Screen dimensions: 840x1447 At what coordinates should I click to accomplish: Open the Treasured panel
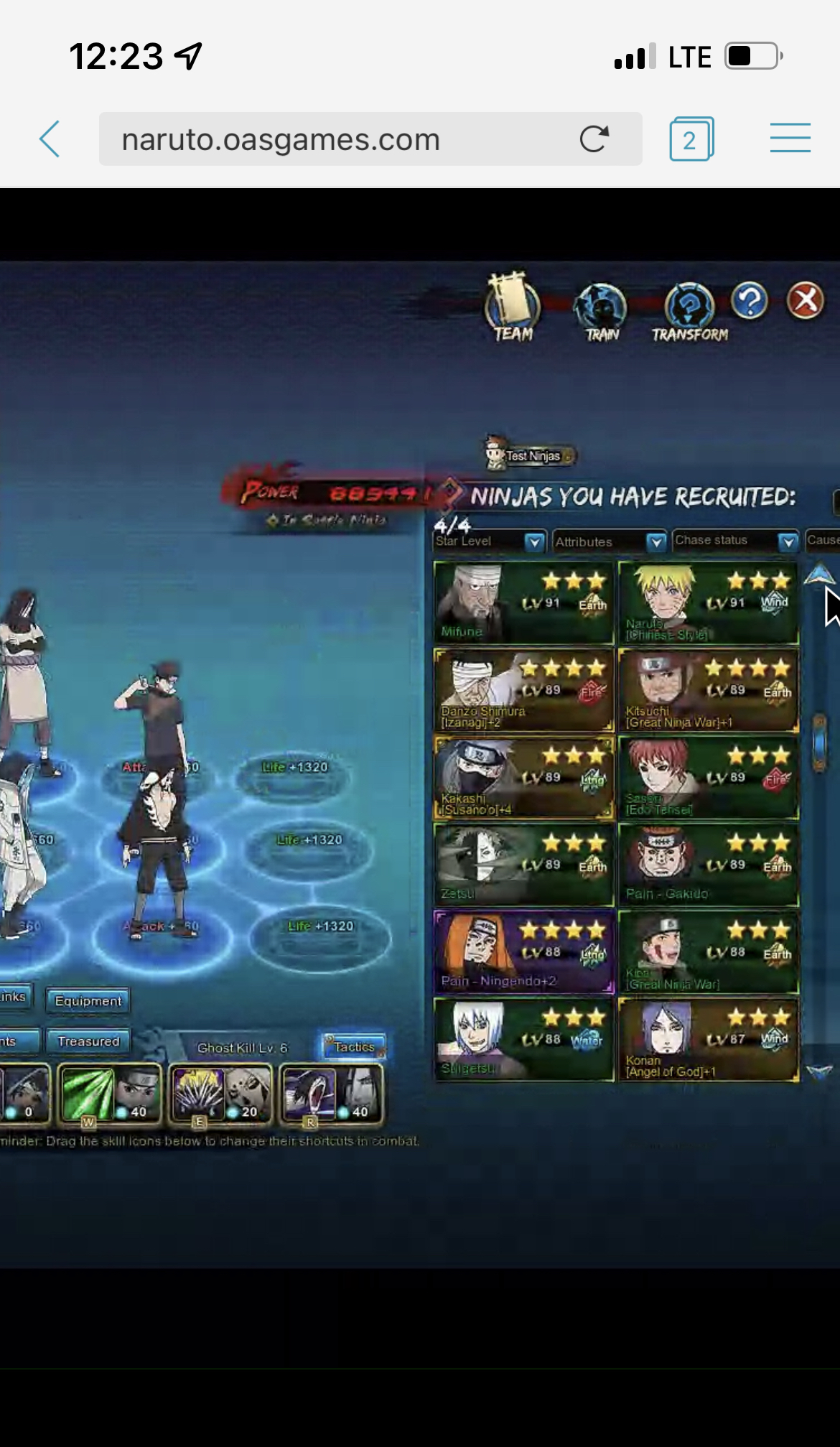[88, 1041]
